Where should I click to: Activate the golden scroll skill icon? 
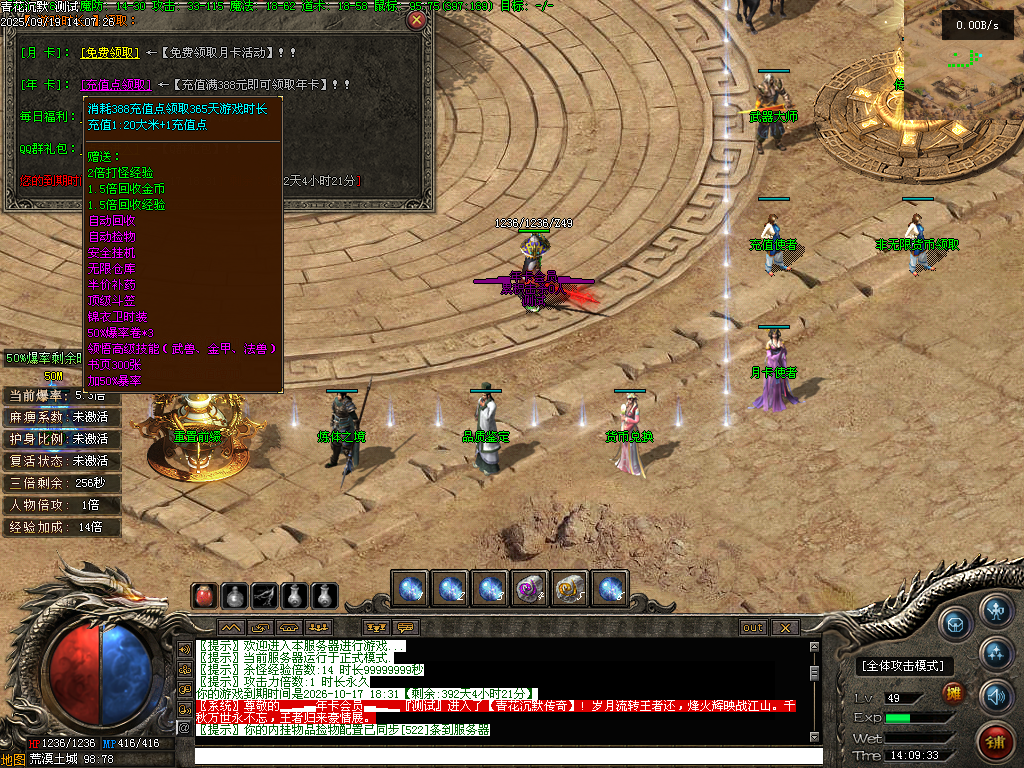click(570, 589)
